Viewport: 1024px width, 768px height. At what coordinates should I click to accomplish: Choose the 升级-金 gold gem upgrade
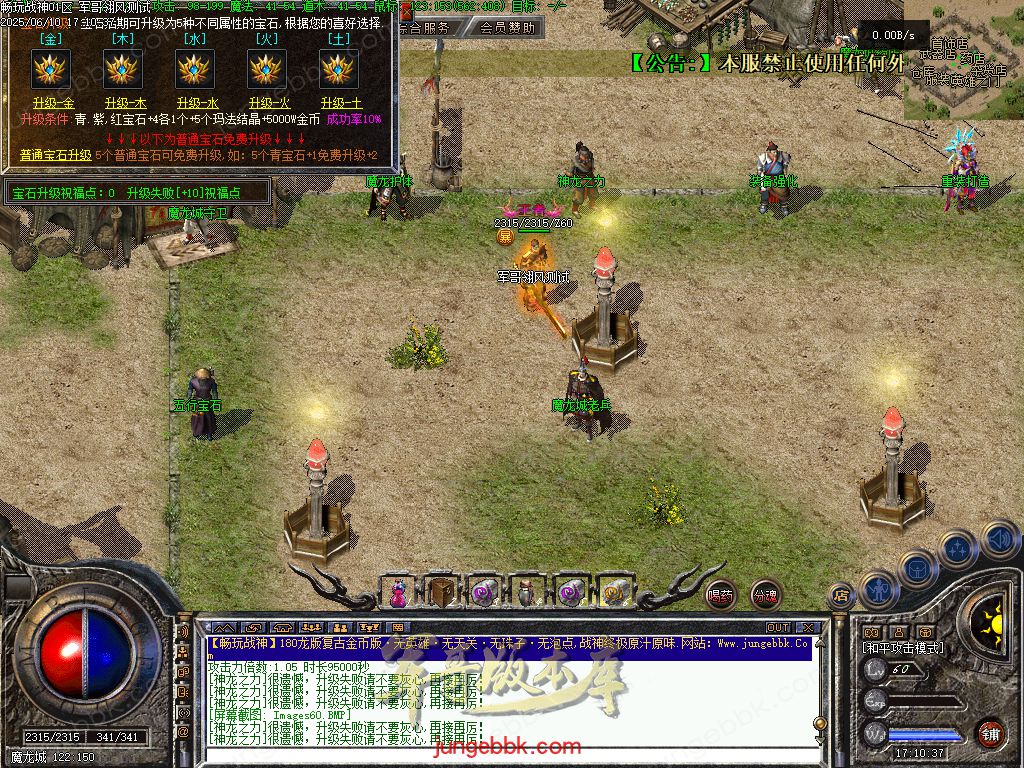tap(53, 103)
